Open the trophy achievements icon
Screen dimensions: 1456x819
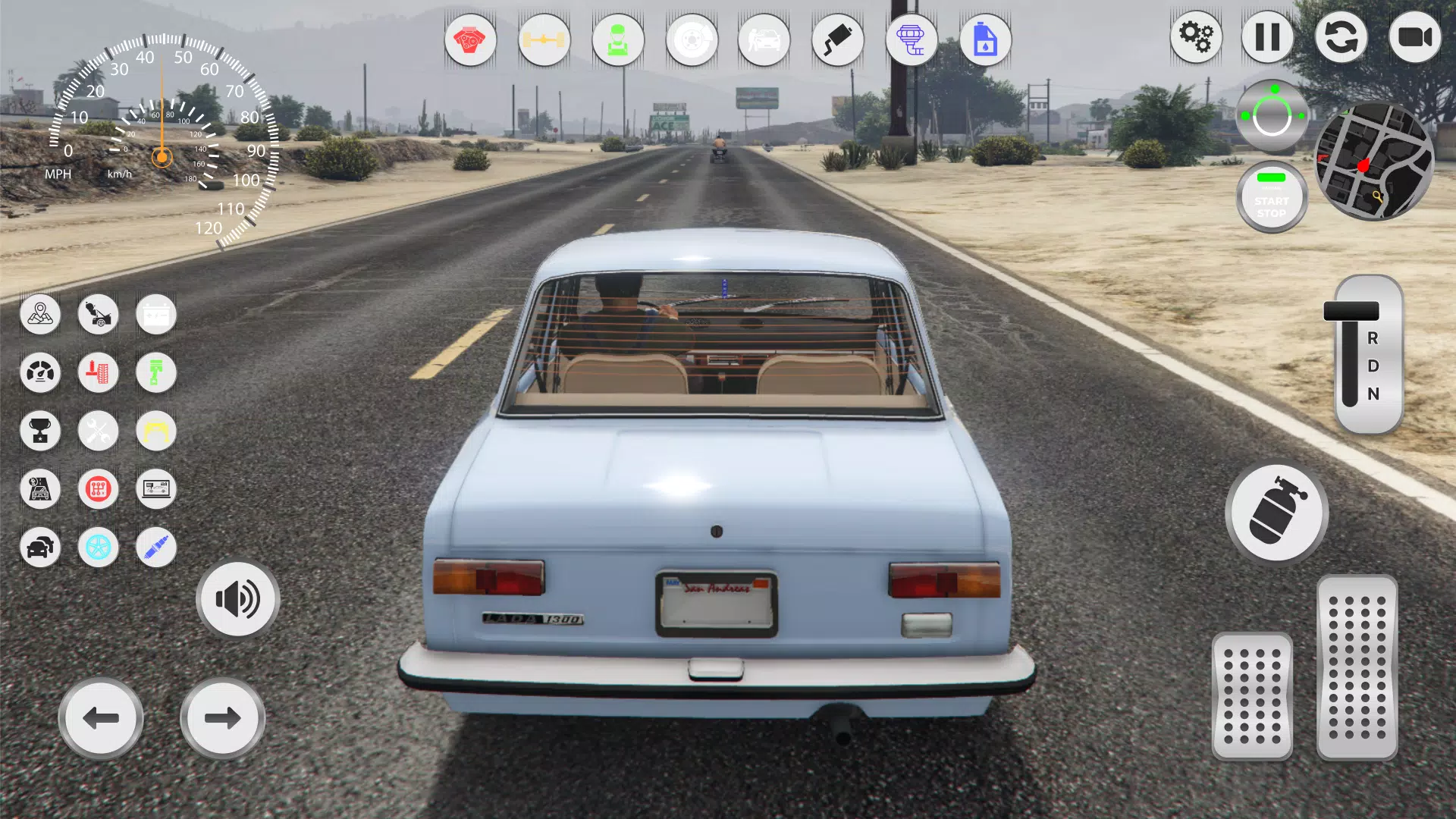click(x=40, y=431)
